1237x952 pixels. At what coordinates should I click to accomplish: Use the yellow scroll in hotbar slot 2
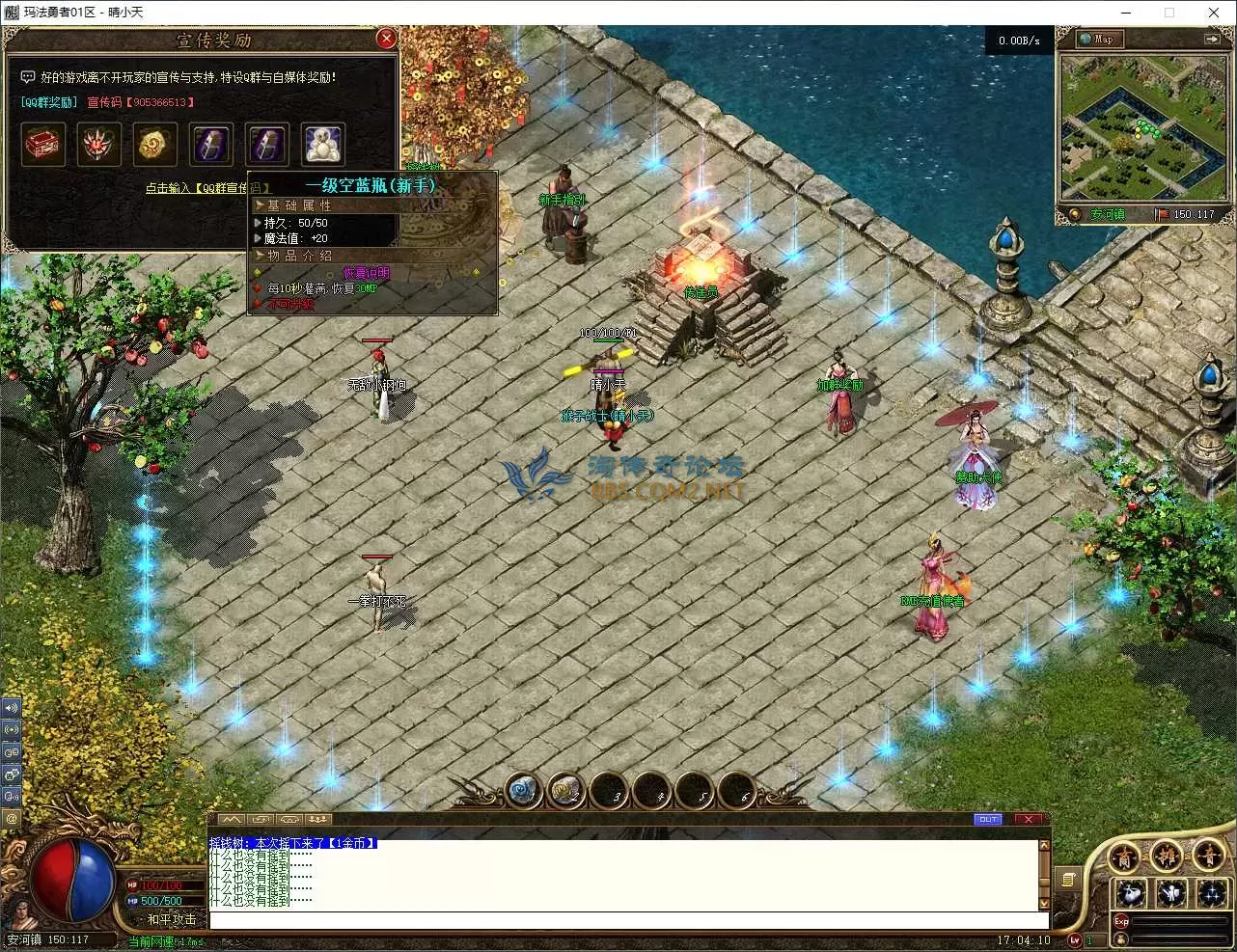pos(566,791)
